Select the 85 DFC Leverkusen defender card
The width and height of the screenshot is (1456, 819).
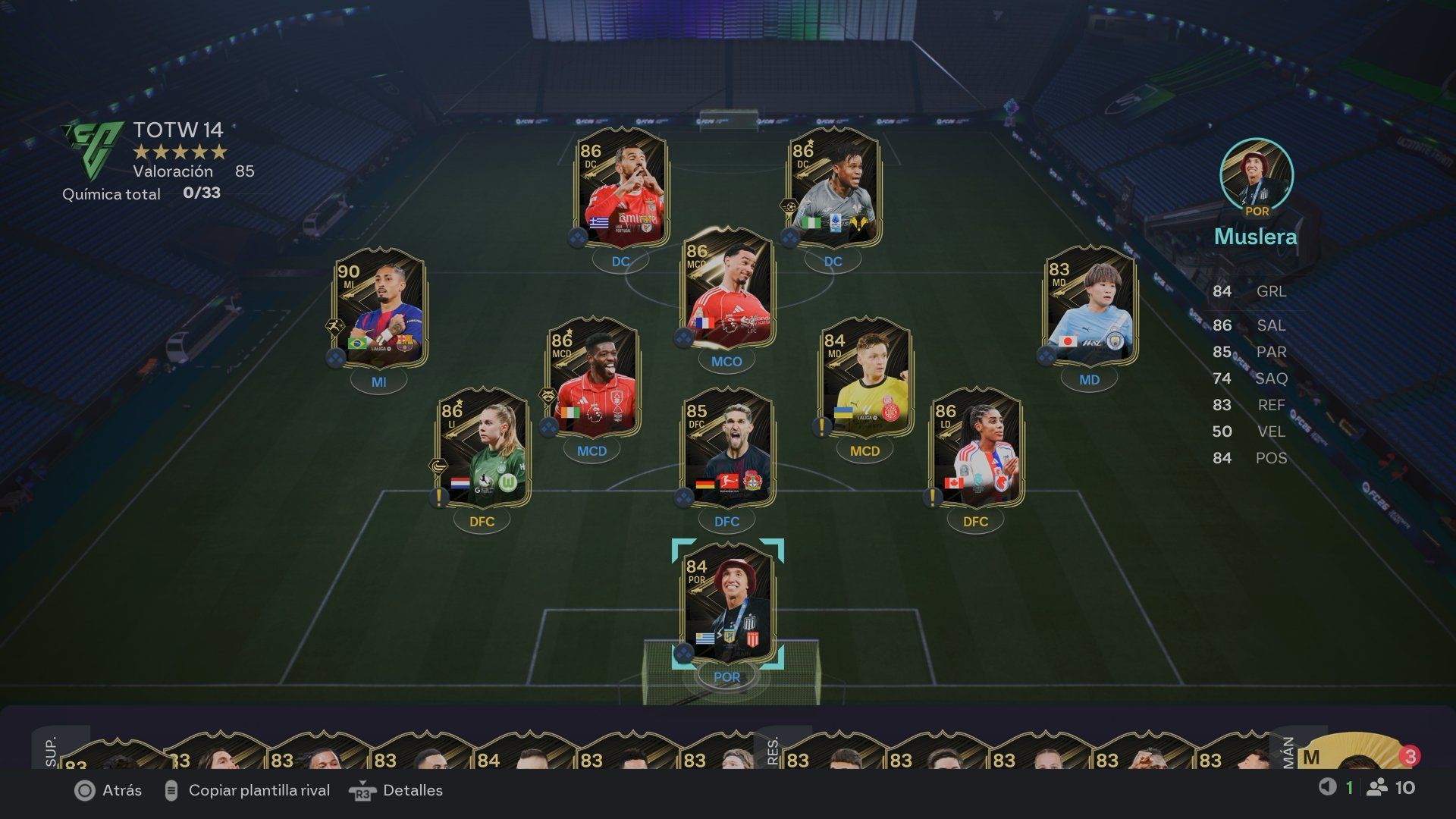(726, 449)
